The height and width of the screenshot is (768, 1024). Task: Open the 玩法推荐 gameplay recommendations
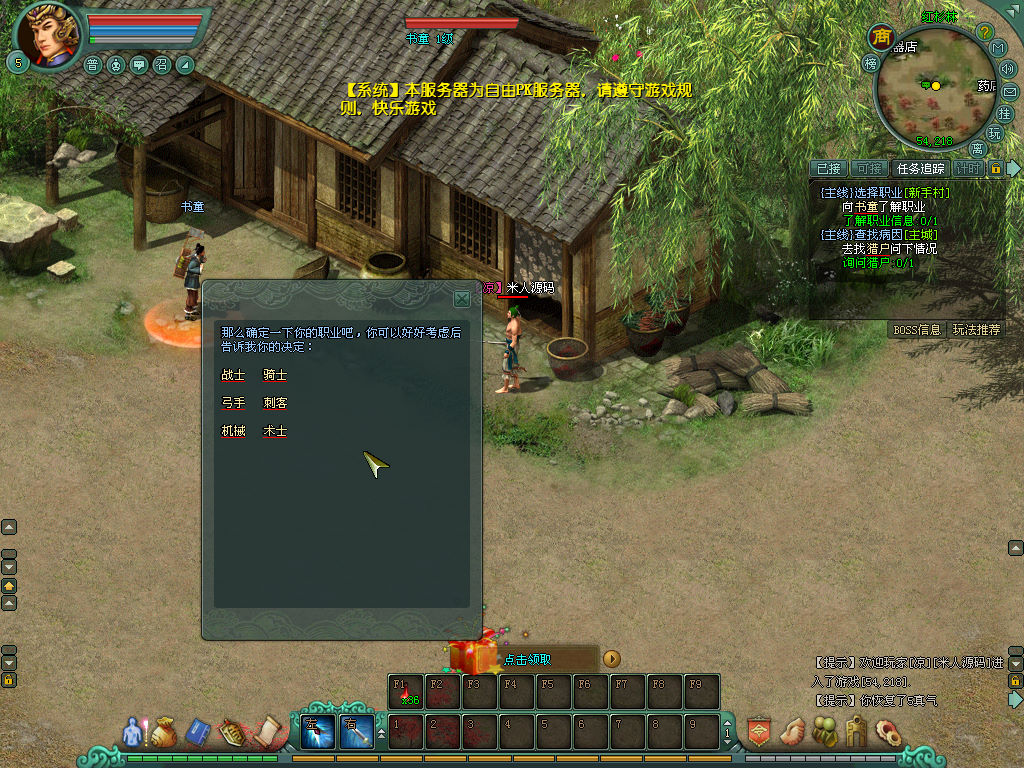tap(975, 329)
